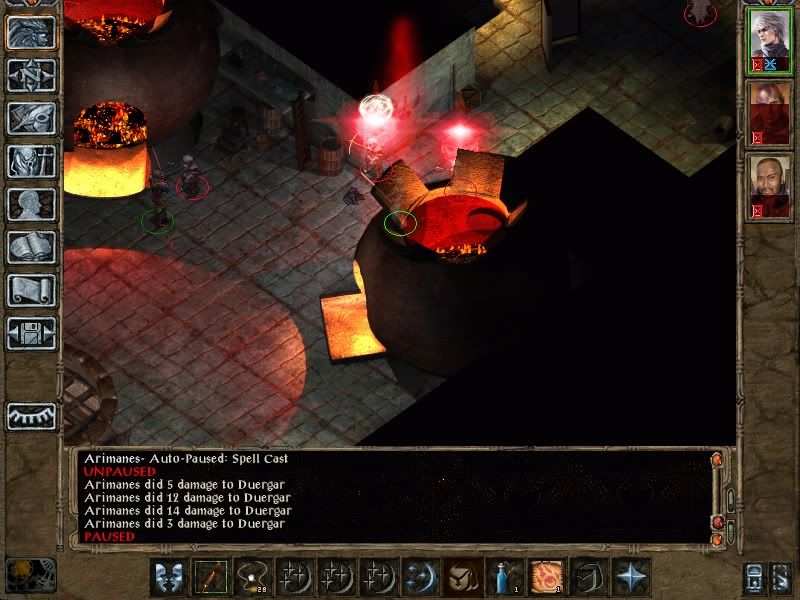Equip the quarterstaff weapon slot
Image resolution: width=800 pixels, height=600 pixels.
210,577
